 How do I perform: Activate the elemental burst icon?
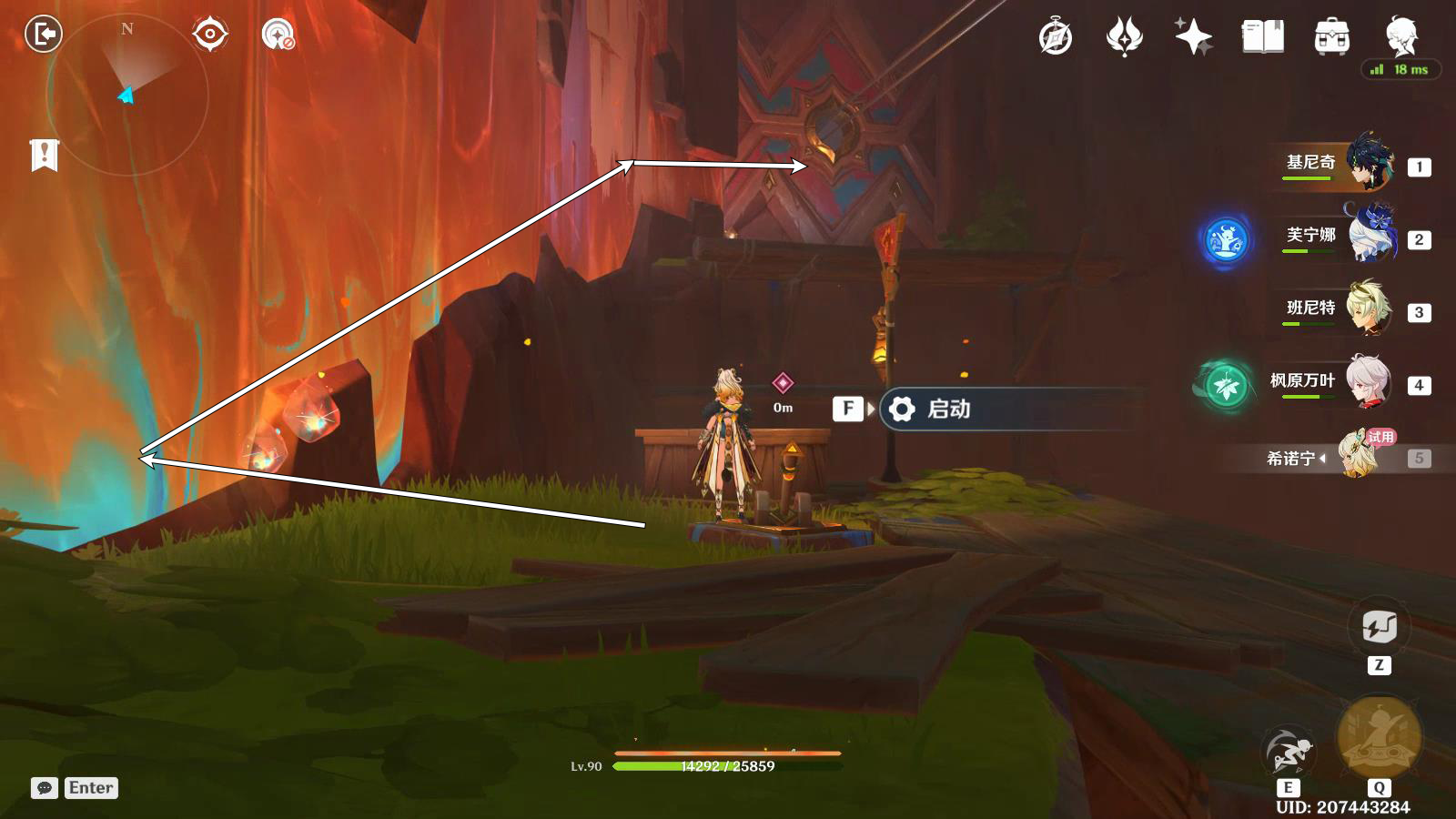tap(1379, 737)
